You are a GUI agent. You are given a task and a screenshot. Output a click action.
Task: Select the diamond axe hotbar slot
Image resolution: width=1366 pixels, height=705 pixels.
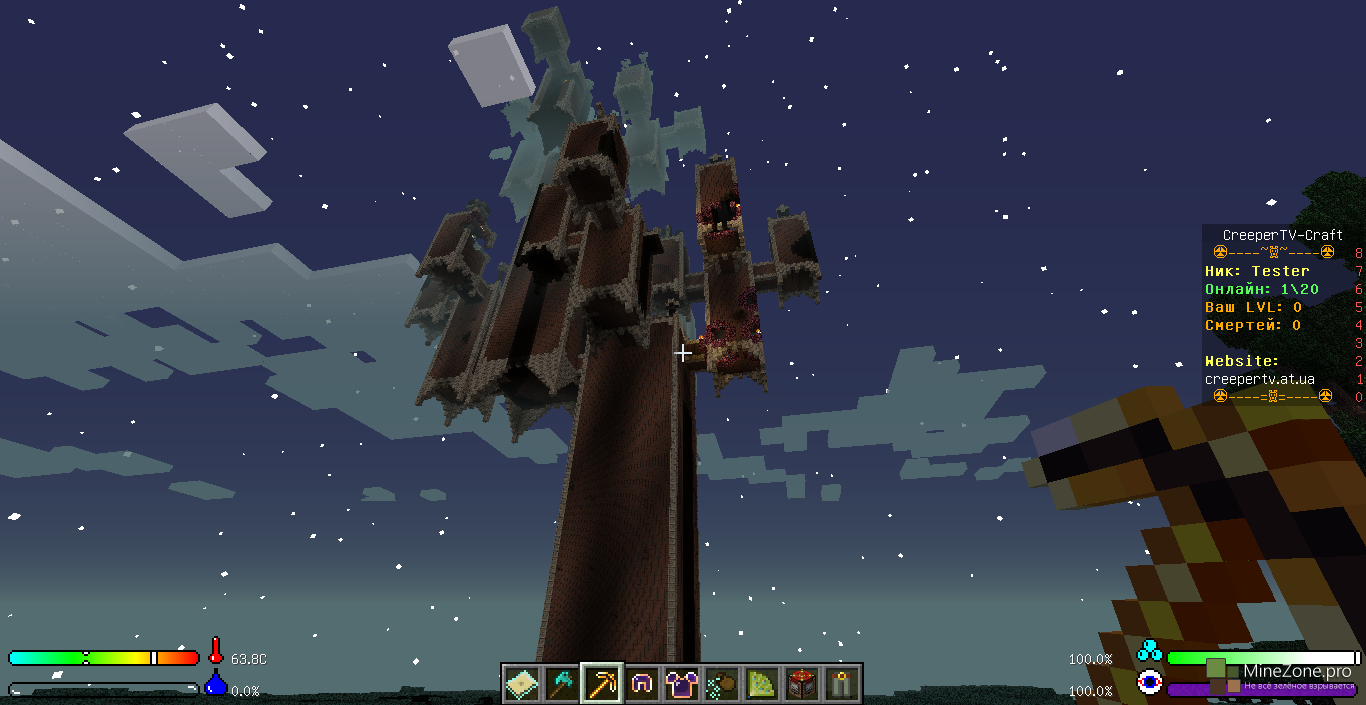[x=562, y=684]
